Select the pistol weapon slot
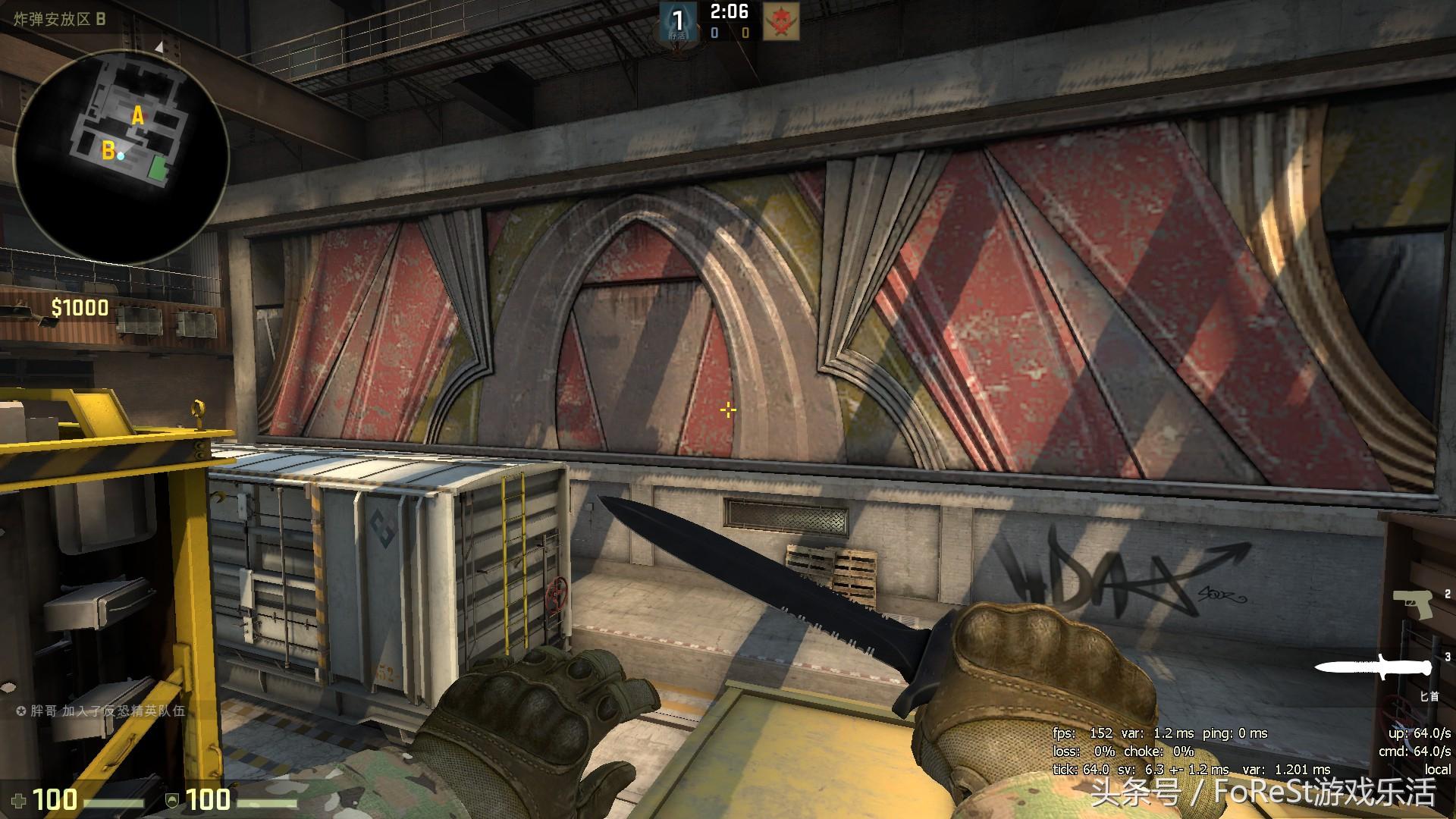The width and height of the screenshot is (1456, 819). [x=1412, y=605]
